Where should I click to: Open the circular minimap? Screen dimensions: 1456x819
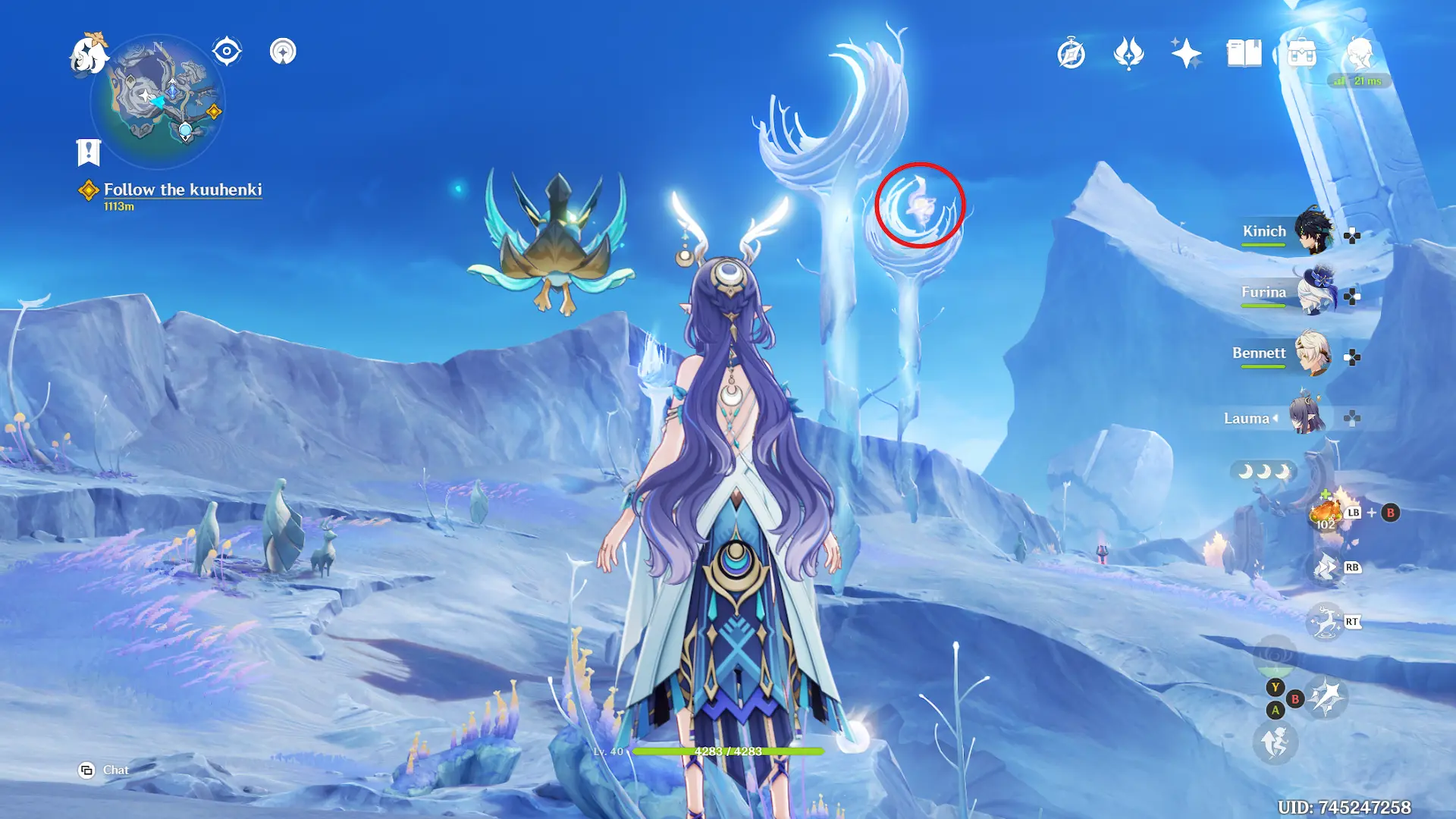pos(158,100)
